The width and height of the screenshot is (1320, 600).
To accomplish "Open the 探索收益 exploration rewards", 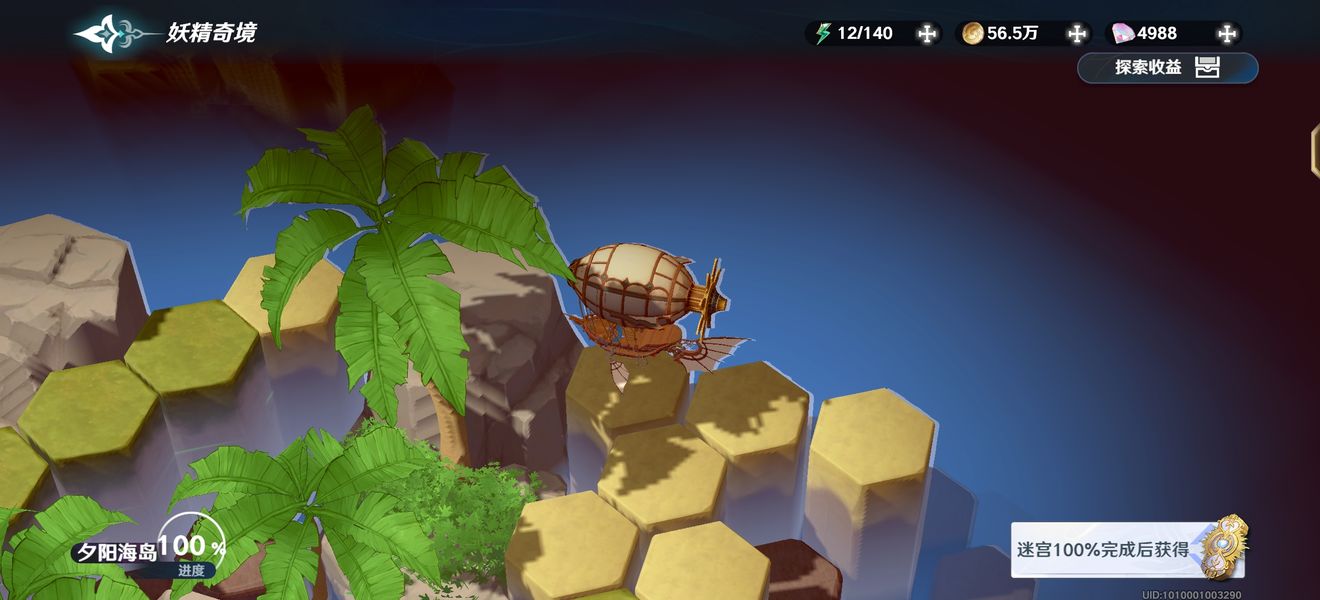I will coord(1167,68).
